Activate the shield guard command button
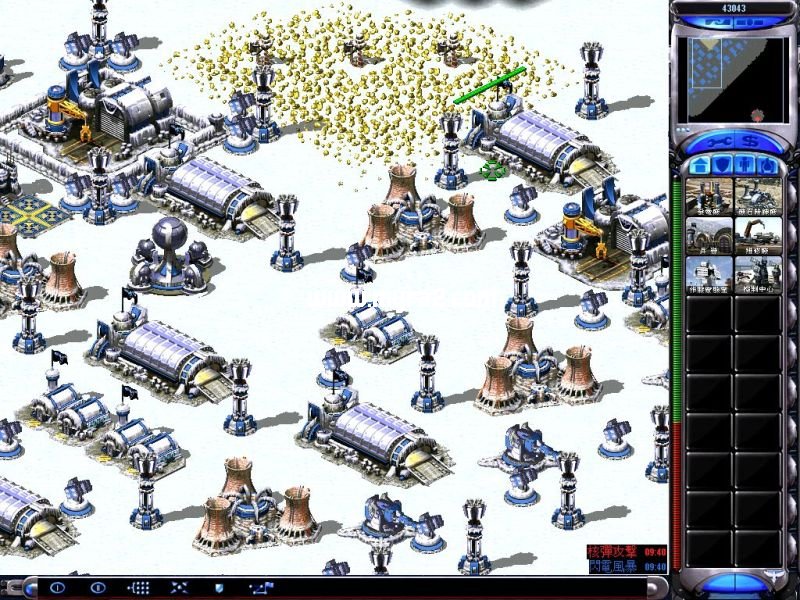 [220, 588]
